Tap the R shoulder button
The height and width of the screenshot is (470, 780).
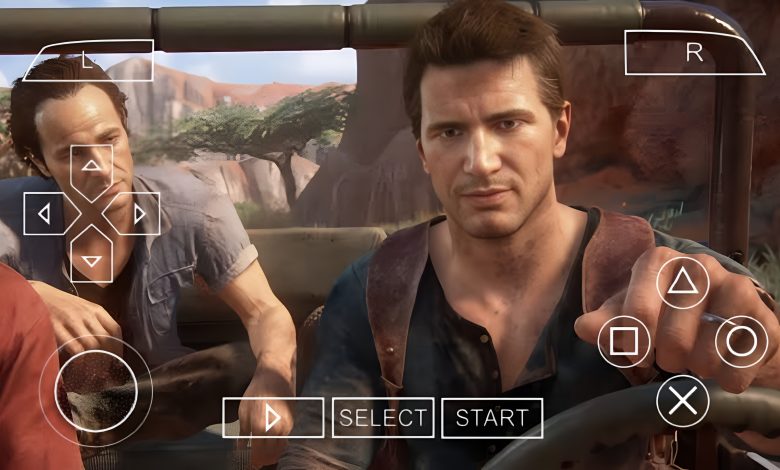click(692, 53)
